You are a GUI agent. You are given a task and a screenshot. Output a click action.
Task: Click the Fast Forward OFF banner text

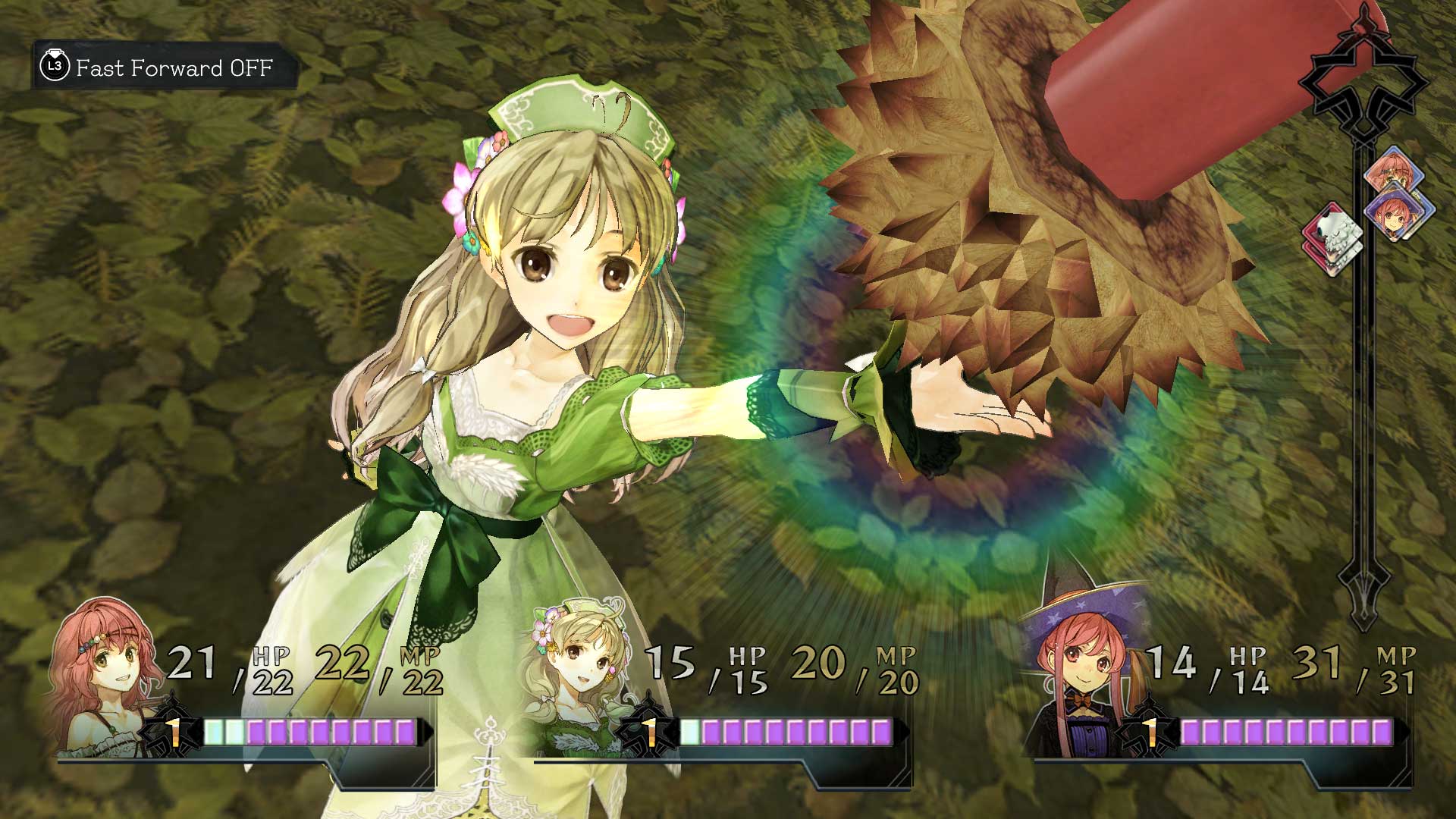pos(173,69)
